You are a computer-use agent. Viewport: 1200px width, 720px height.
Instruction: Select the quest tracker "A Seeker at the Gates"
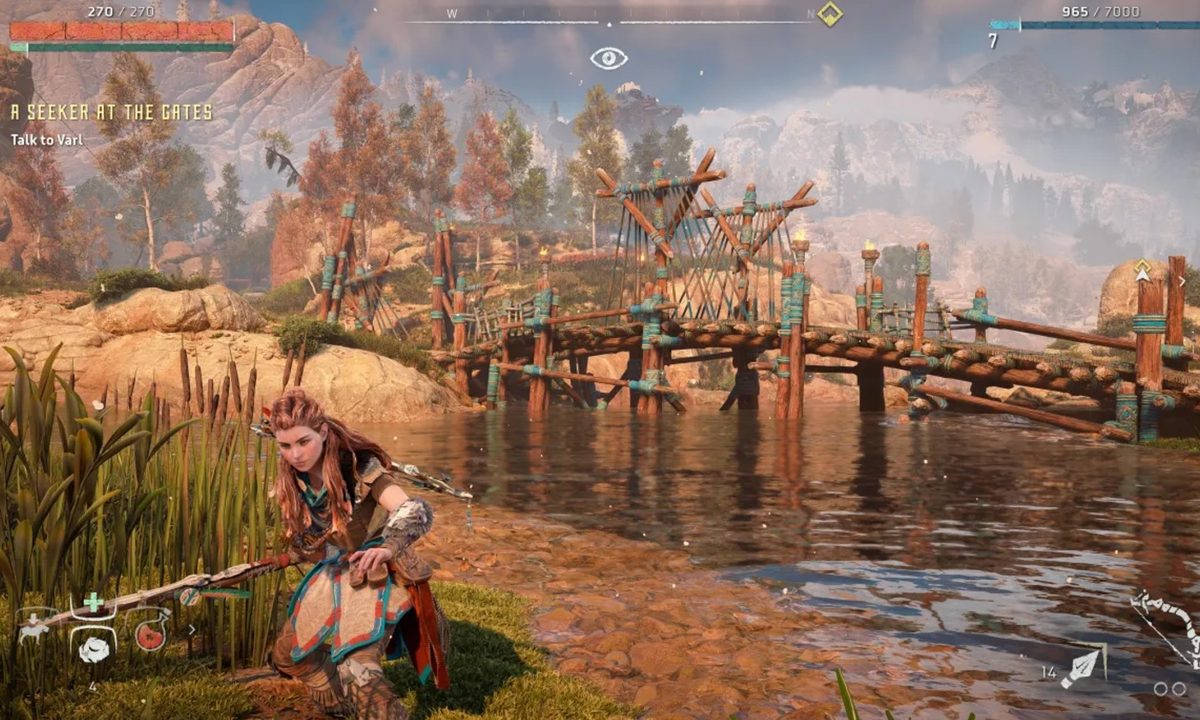(111, 113)
